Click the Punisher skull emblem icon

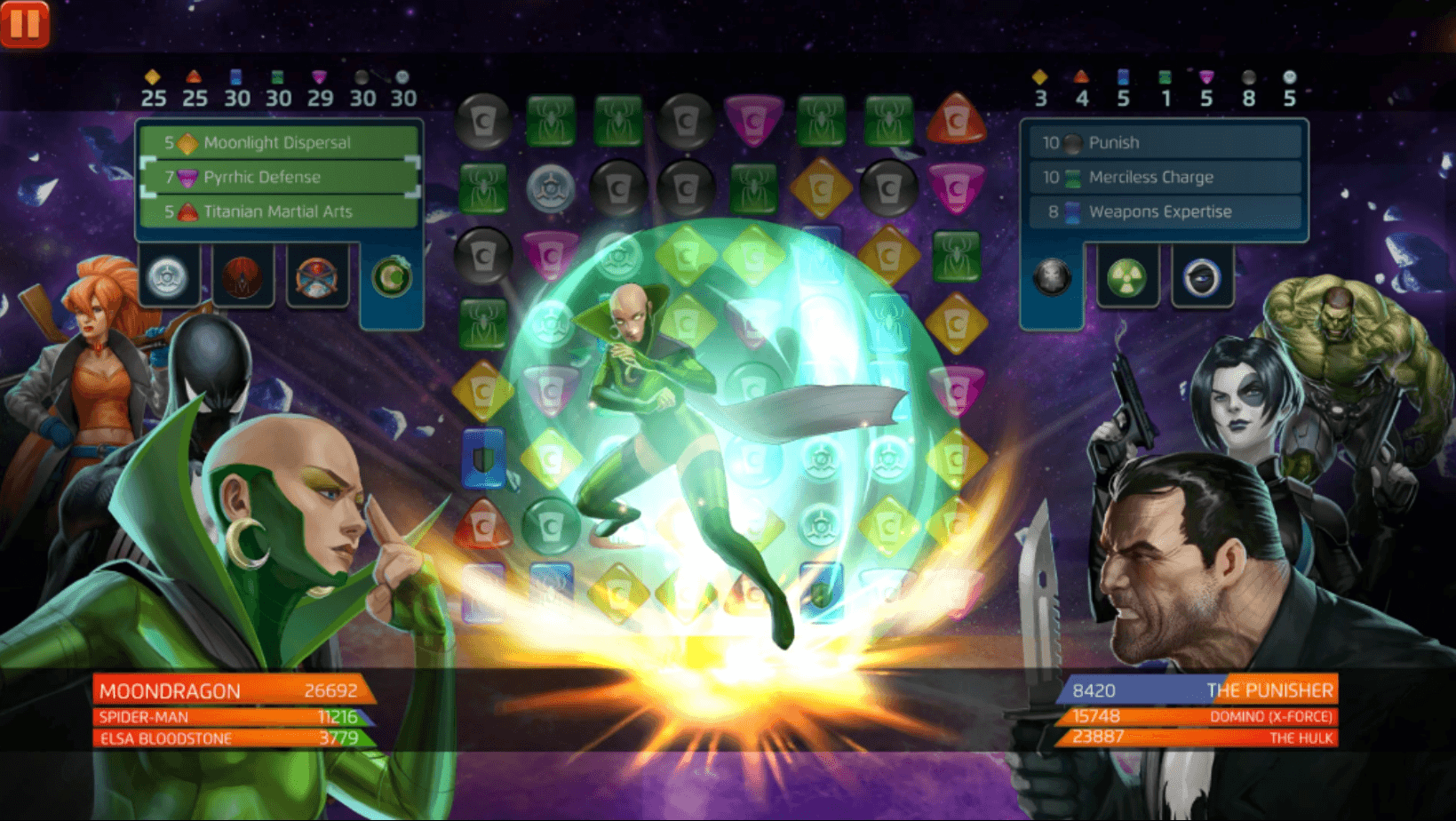pyautogui.click(x=1053, y=275)
